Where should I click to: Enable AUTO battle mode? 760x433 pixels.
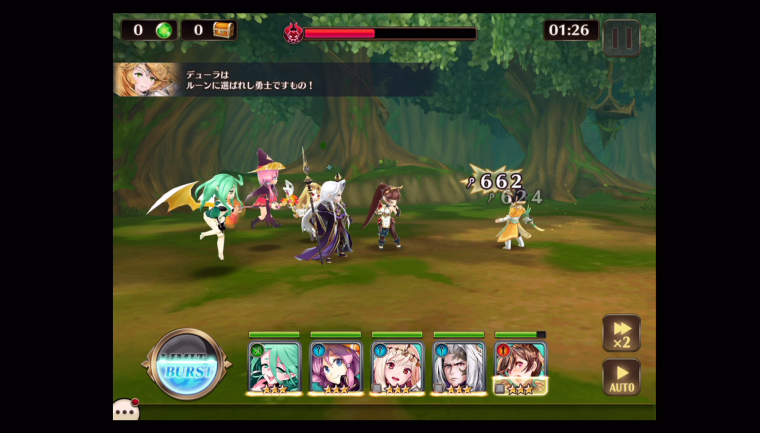(x=621, y=377)
